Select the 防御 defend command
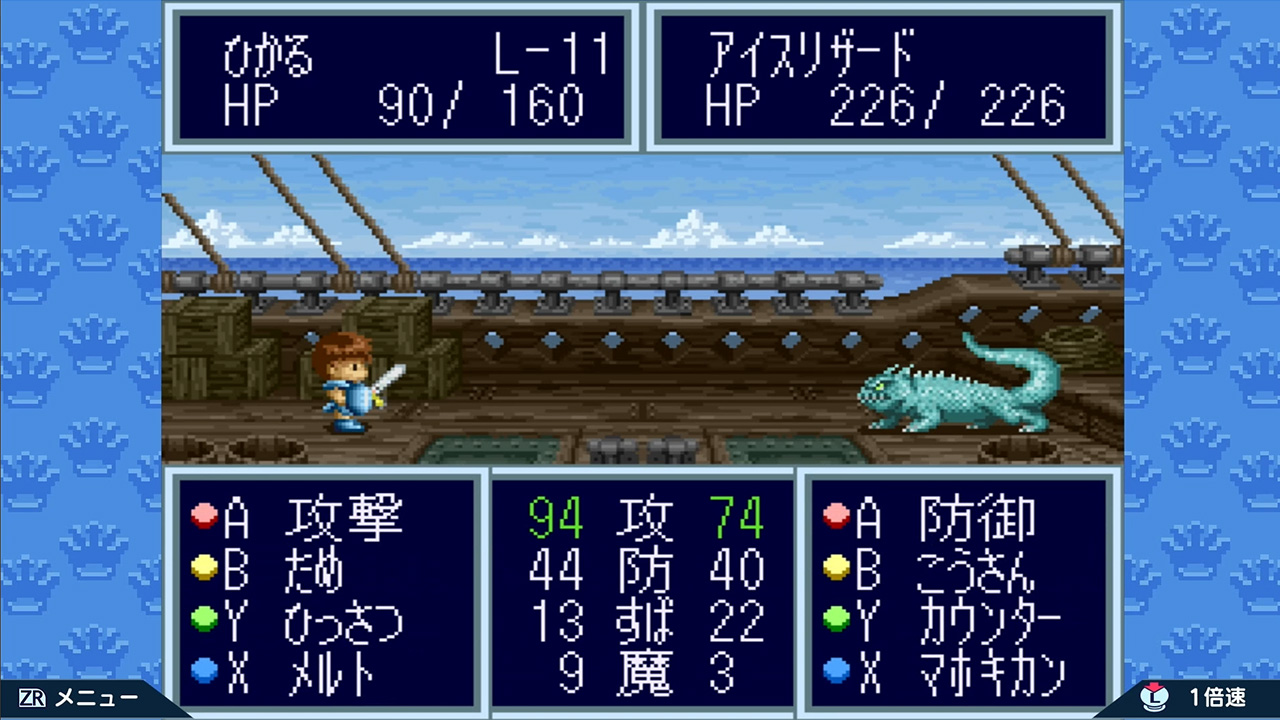This screenshot has width=1280, height=720. 975,518
